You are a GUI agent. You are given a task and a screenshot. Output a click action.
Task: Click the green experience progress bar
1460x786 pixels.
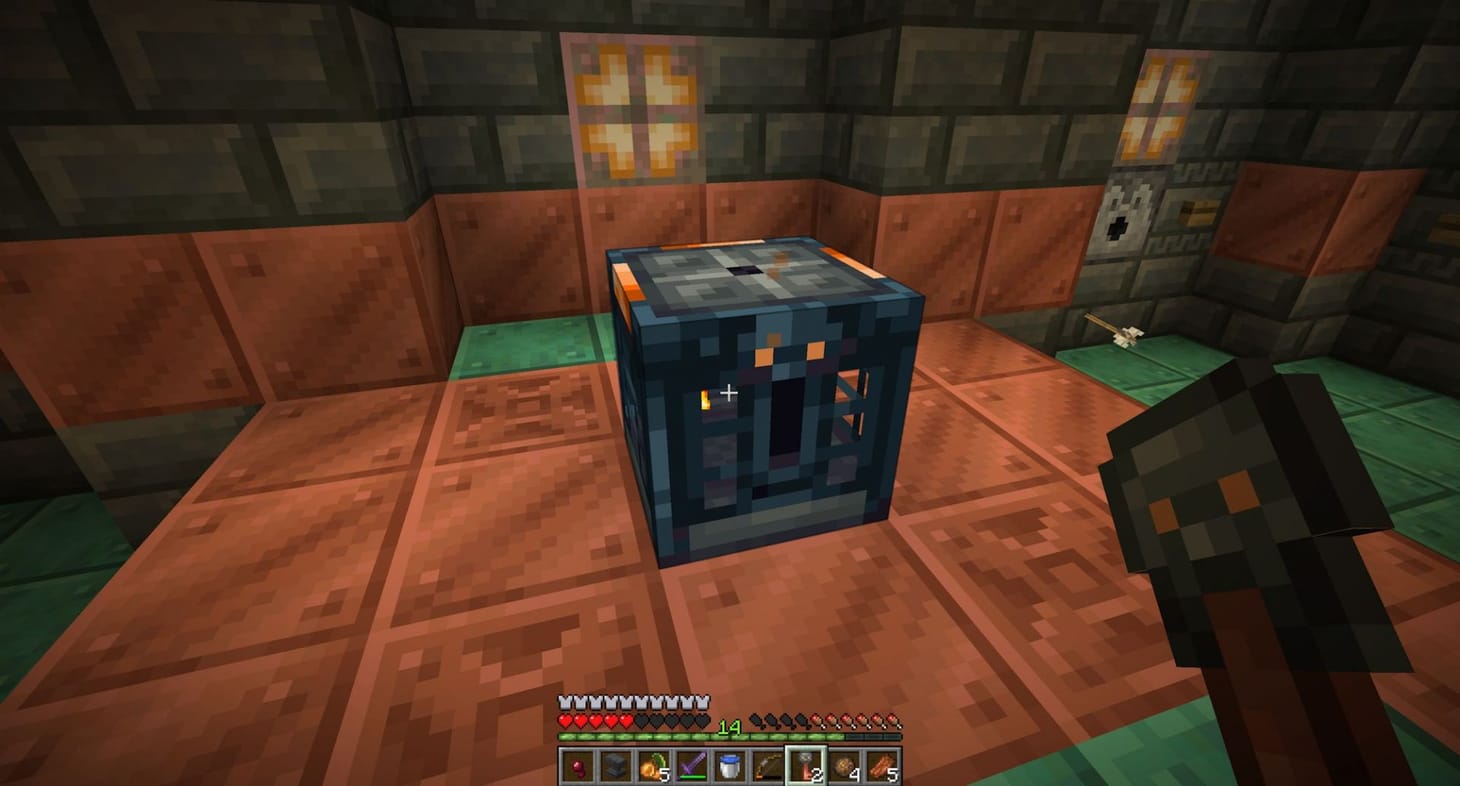[x=650, y=736]
